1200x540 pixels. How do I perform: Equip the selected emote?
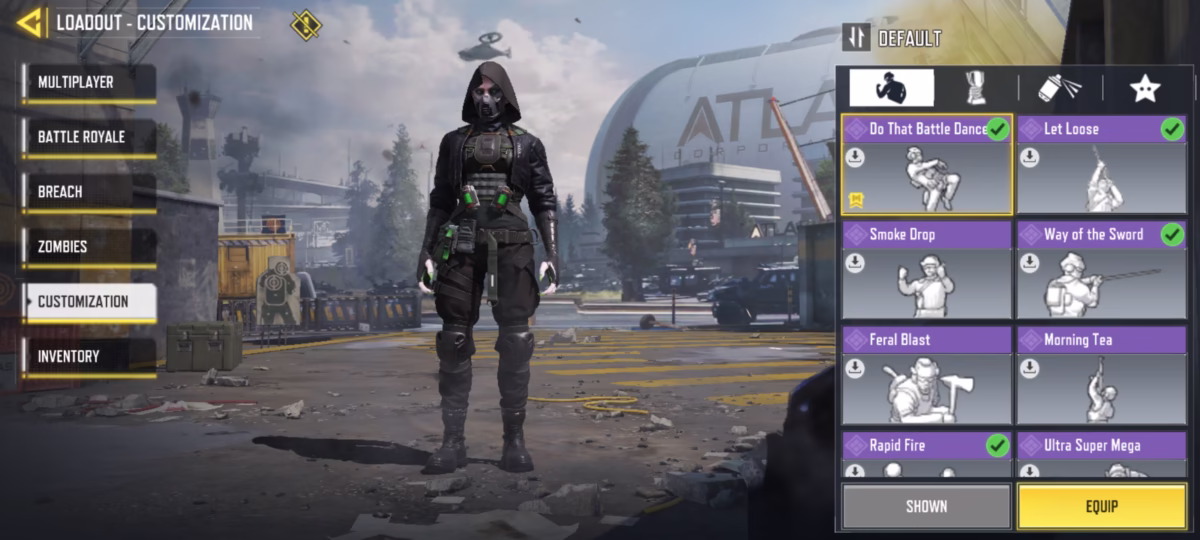[x=1101, y=506]
